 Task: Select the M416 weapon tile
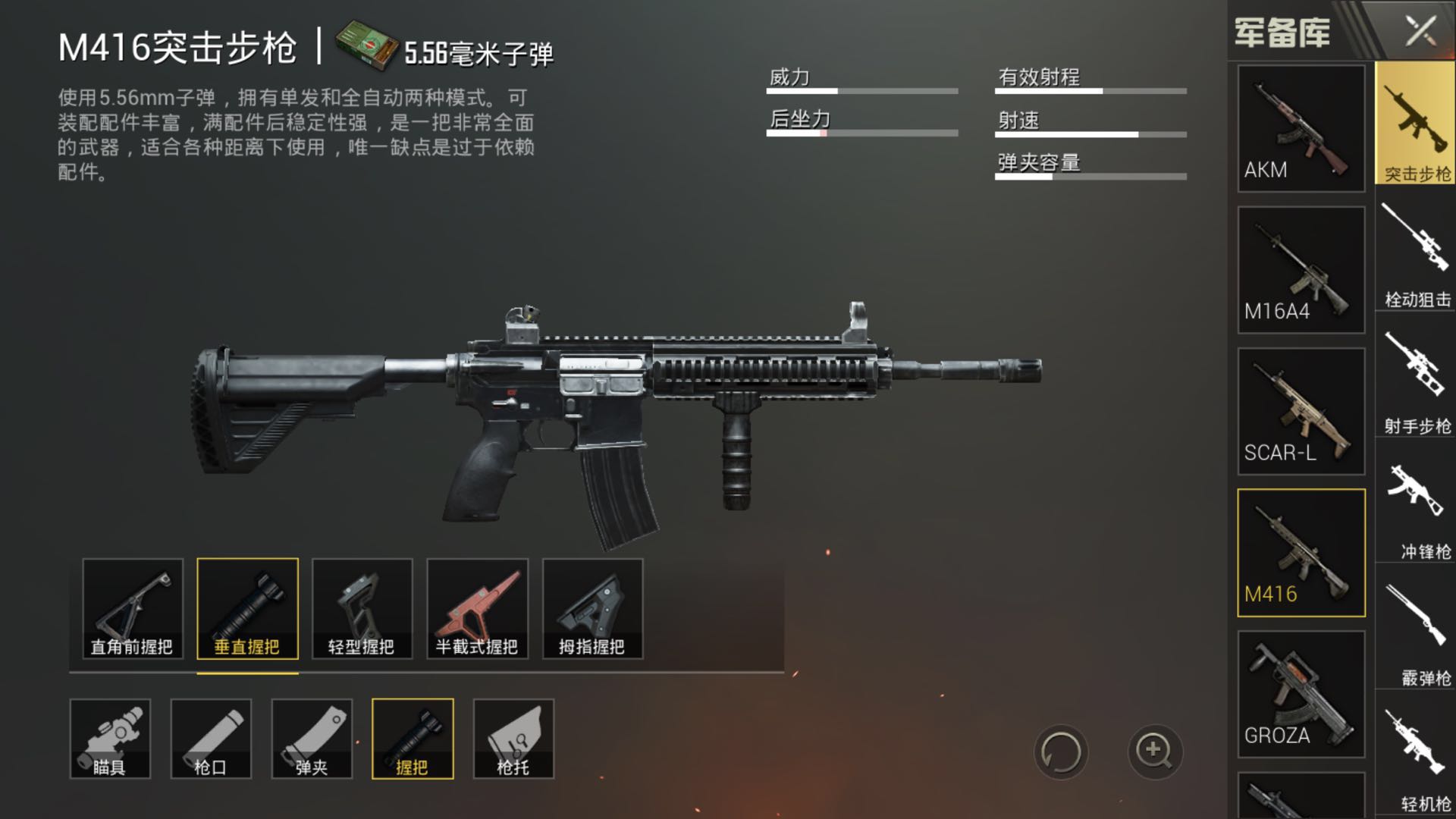point(1301,553)
